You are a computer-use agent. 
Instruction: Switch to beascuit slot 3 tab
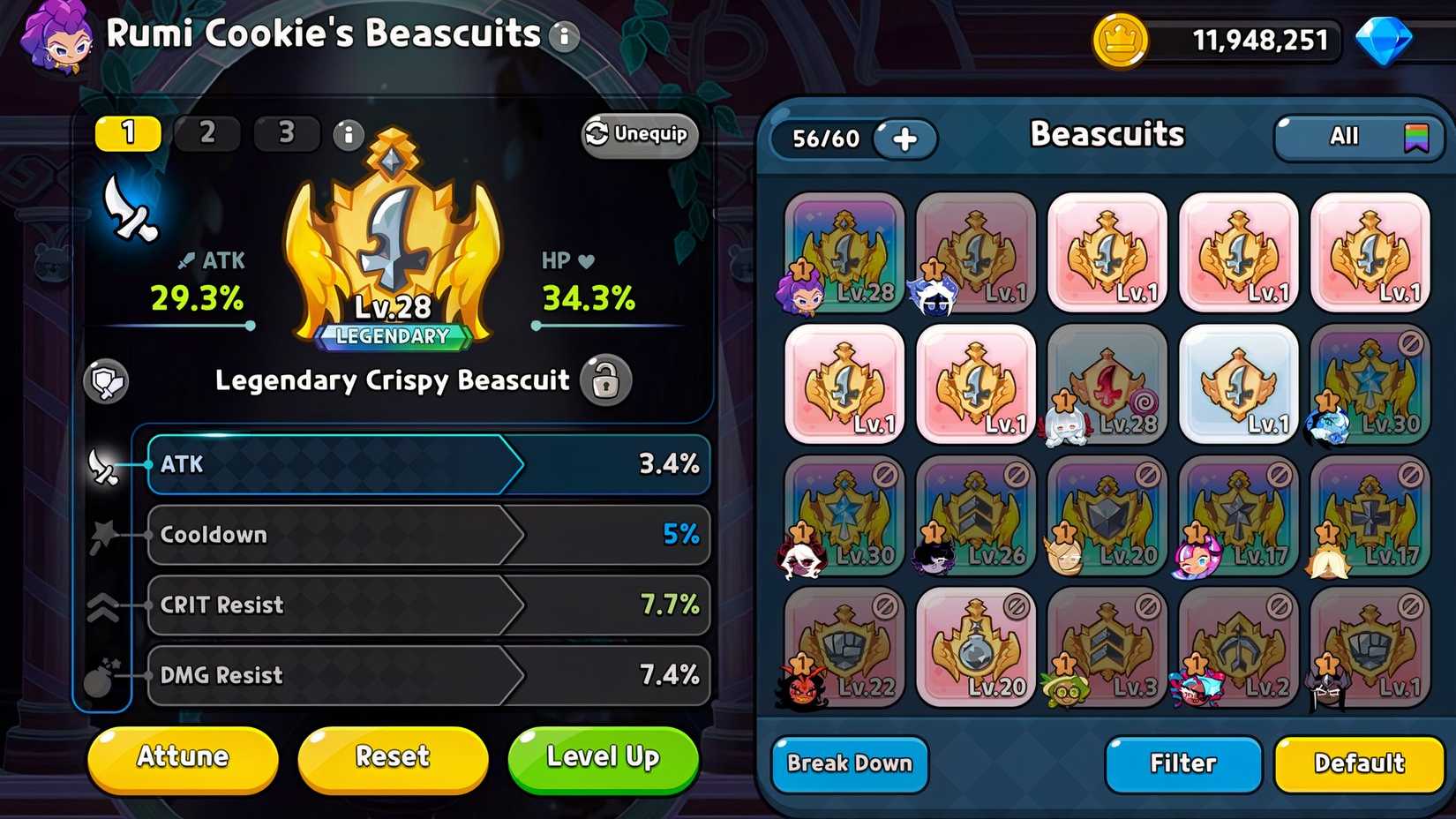click(287, 133)
